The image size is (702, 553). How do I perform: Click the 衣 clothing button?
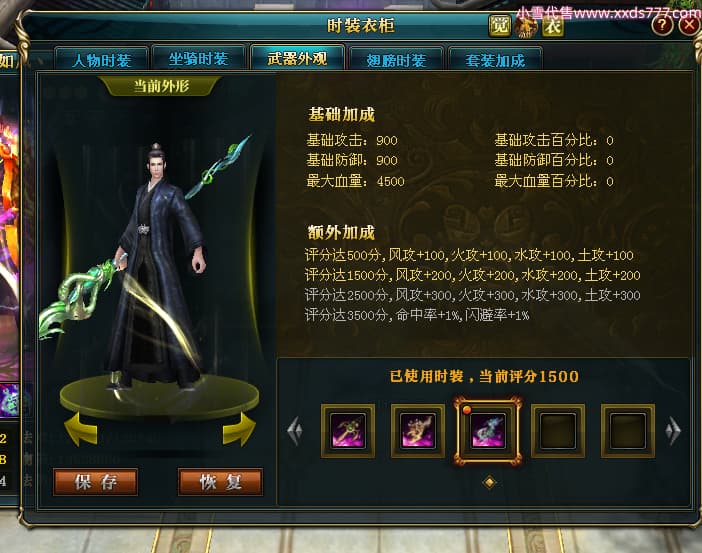click(x=551, y=26)
